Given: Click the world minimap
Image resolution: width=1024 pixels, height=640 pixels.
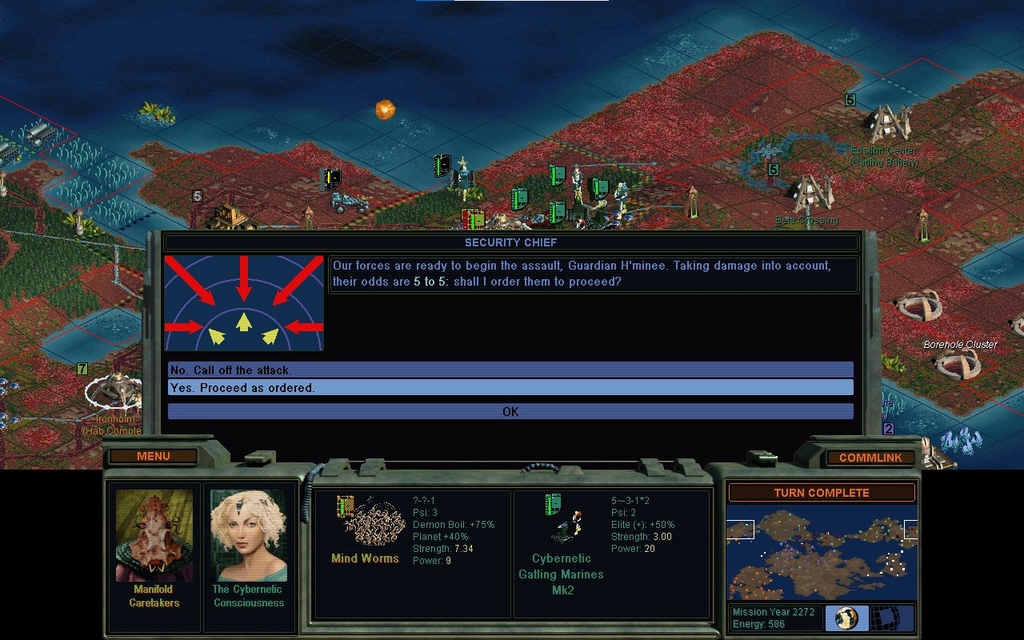Looking at the screenshot, I should (x=820, y=553).
